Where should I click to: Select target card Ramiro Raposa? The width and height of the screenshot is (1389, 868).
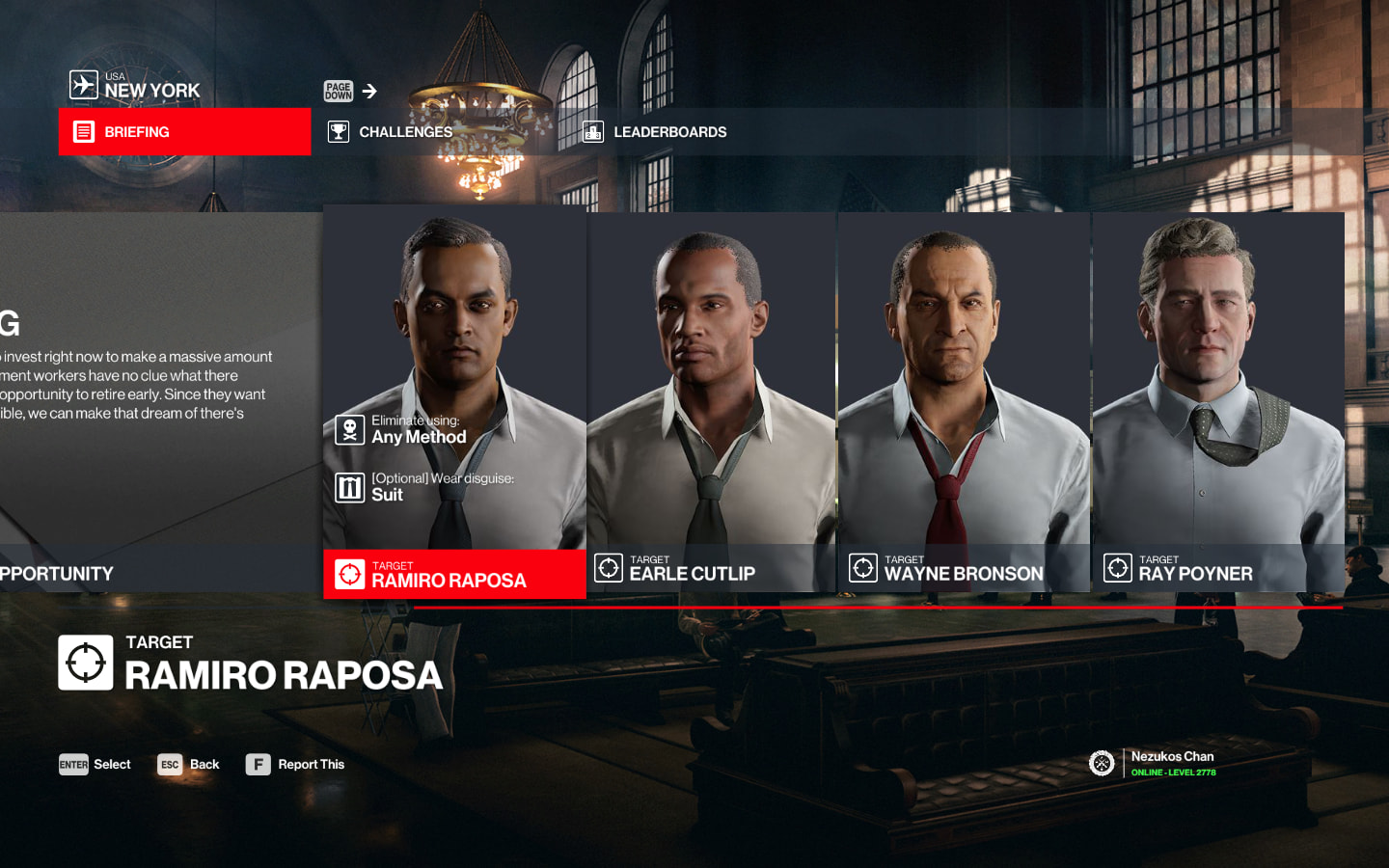[x=454, y=401]
